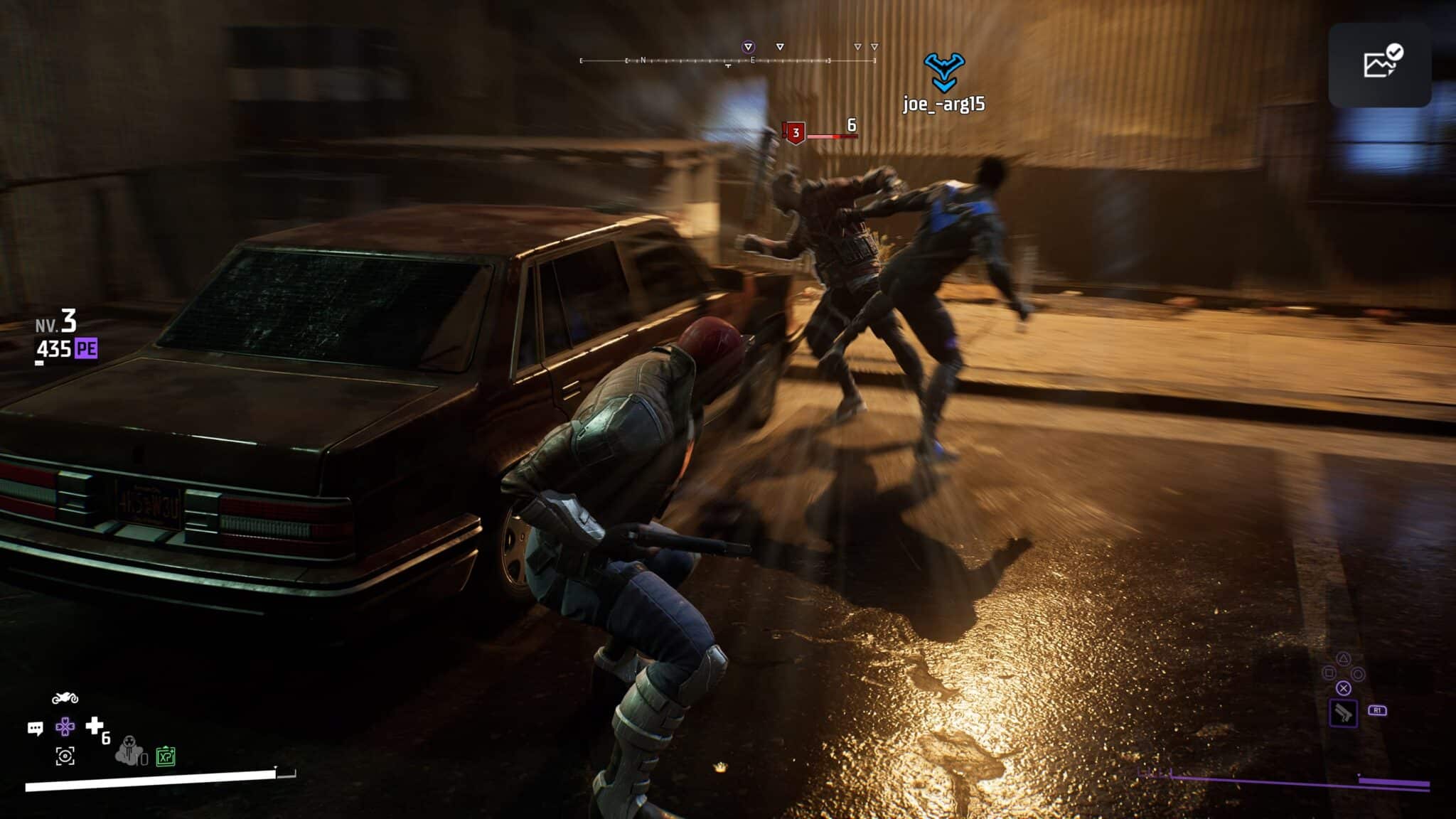Viewport: 1456px width, 819px height.
Task: Select the pistol ability slot
Action: [1343, 713]
